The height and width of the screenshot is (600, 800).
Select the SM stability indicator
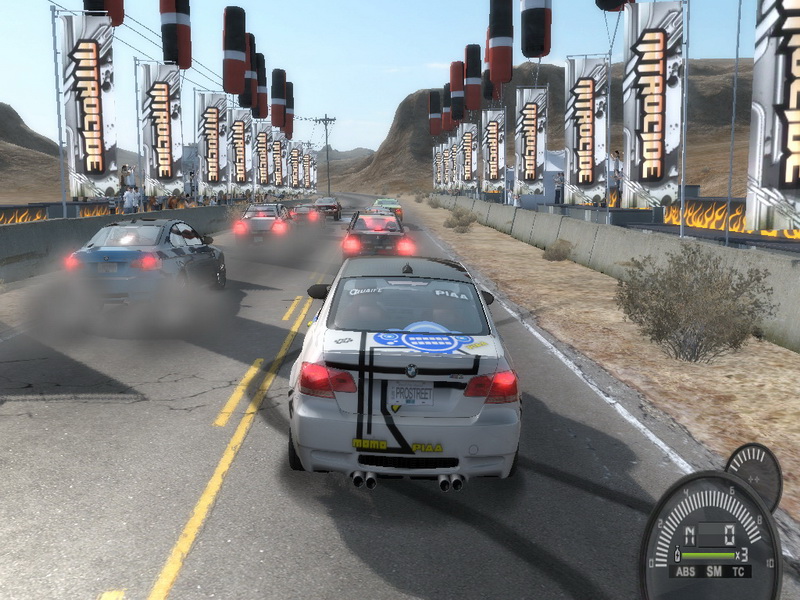pos(713,571)
